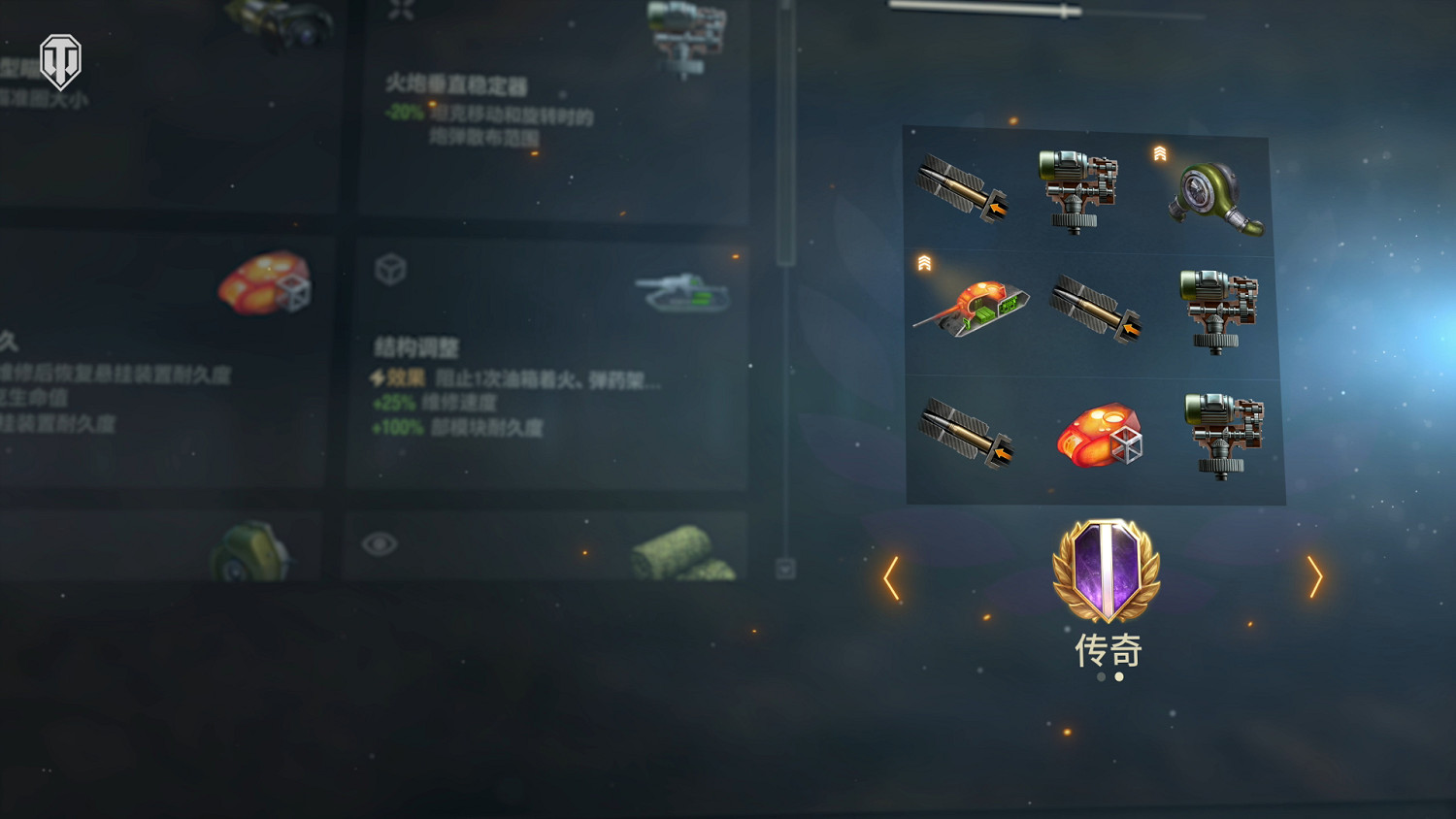Screen dimensions: 1456x819
Task: Toggle the bonus slot chevrons above the turbocharger
Action: click(1159, 153)
